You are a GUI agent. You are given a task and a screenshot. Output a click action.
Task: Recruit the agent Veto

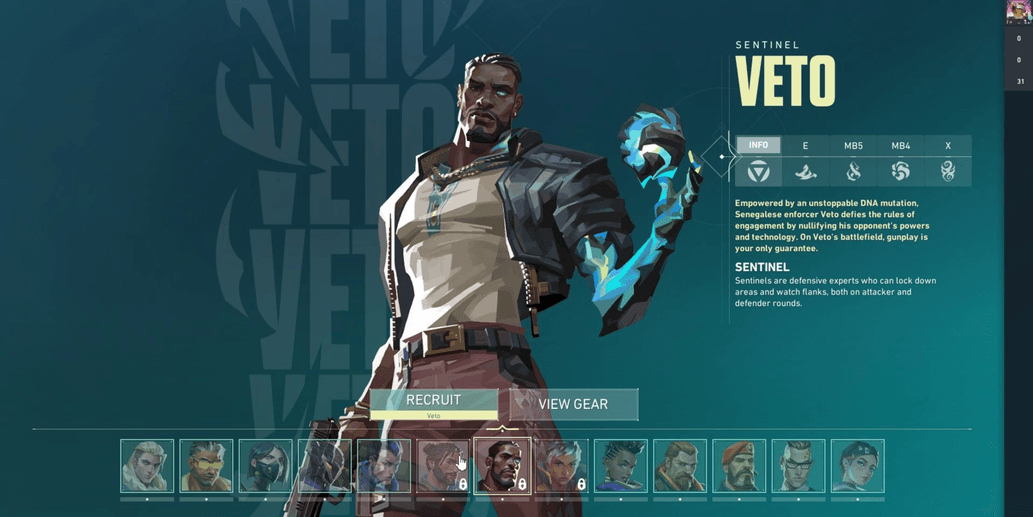pyautogui.click(x=433, y=402)
